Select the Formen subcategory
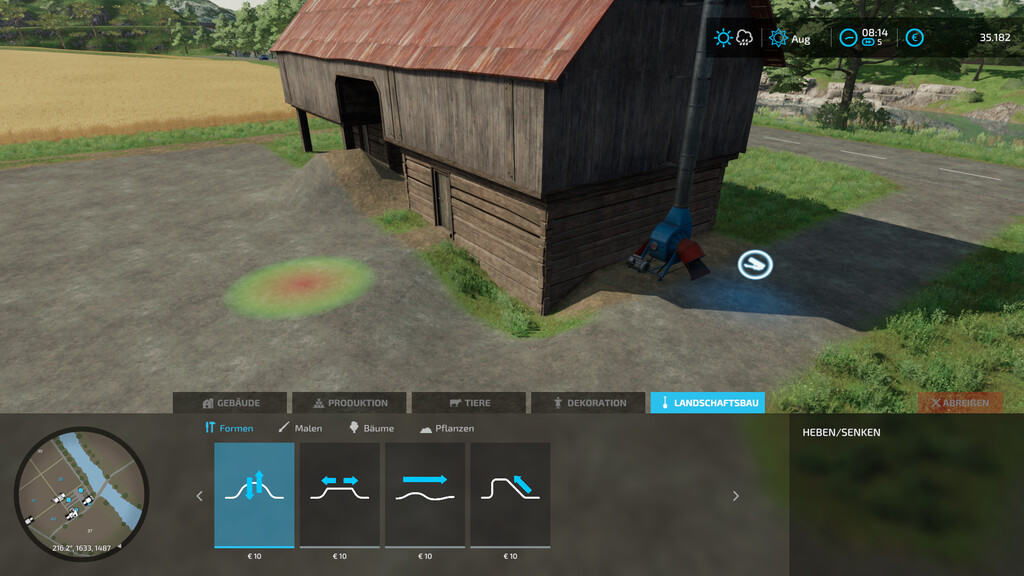This screenshot has height=576, width=1024. (229, 428)
